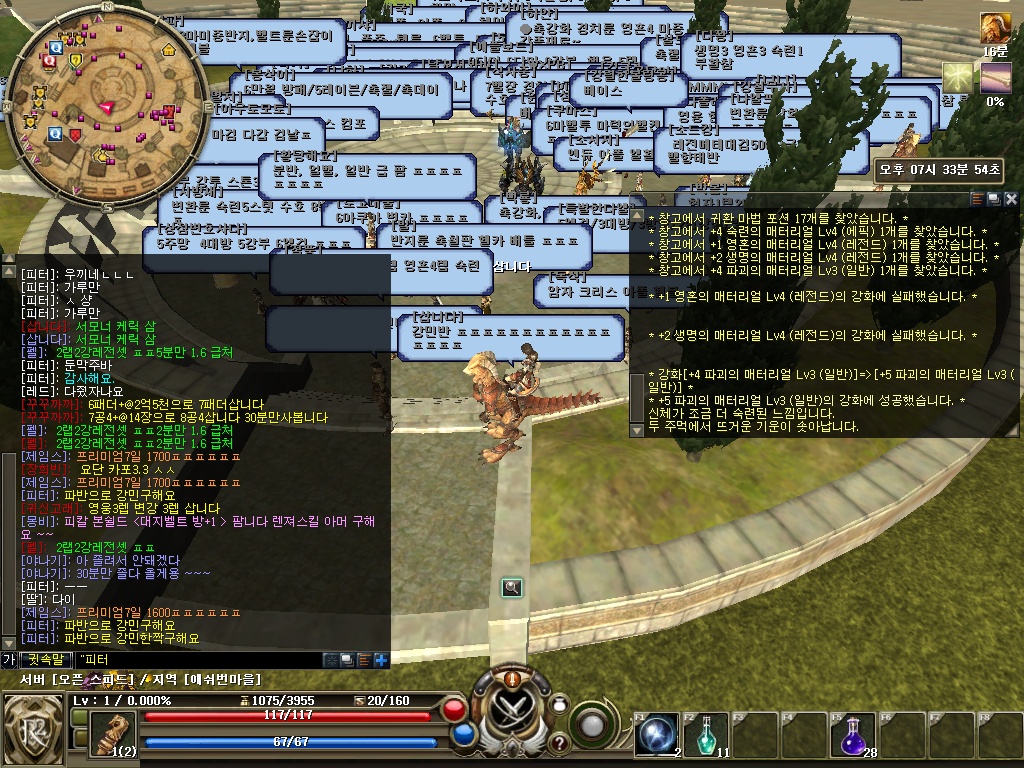Click the yellow question mark minimap marker
This screenshot has width=1024, height=768.
[75, 61]
